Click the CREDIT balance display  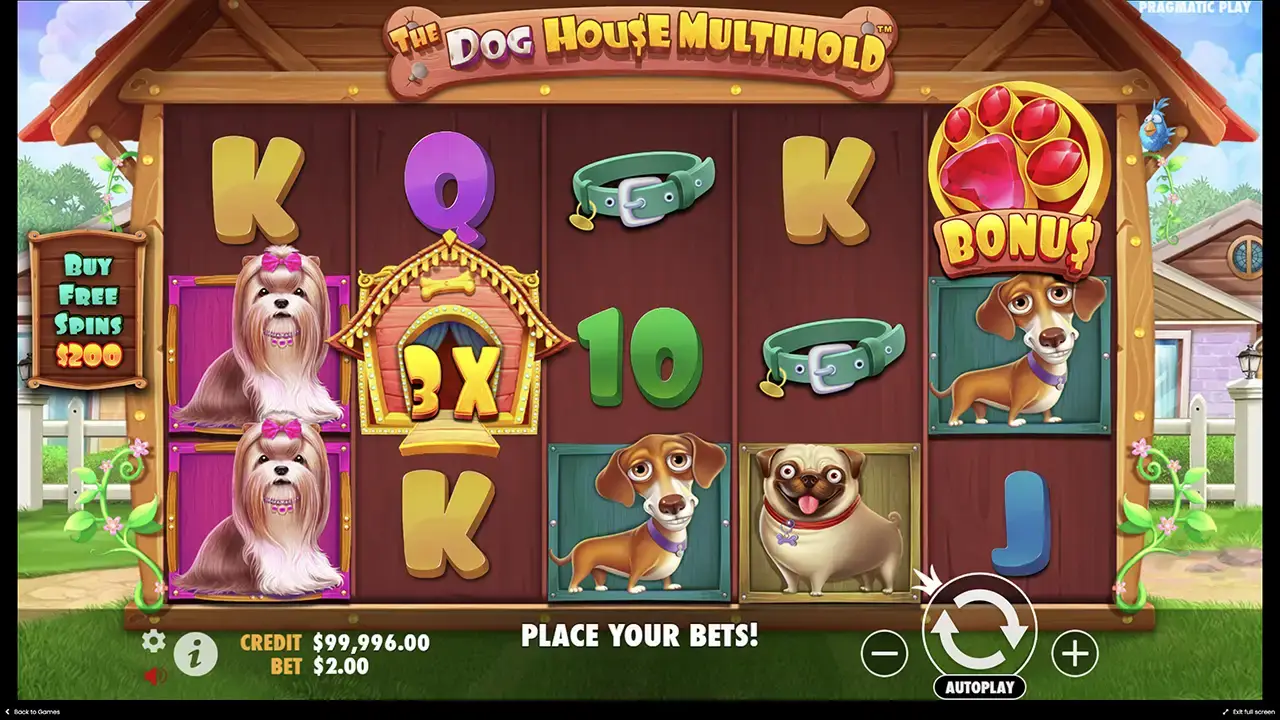click(x=330, y=643)
